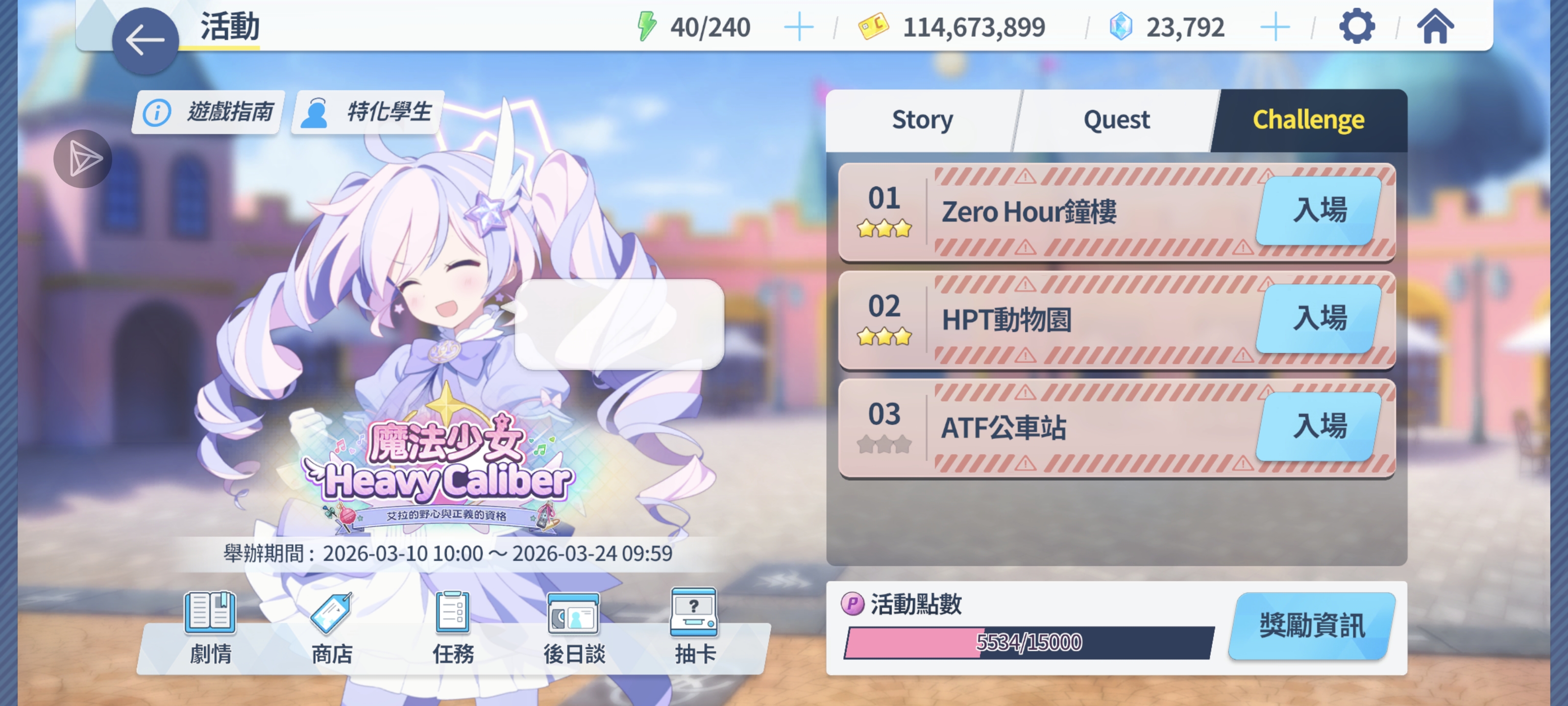Click the skip arrow icon on the left
The width and height of the screenshot is (1568, 706).
pos(82,158)
